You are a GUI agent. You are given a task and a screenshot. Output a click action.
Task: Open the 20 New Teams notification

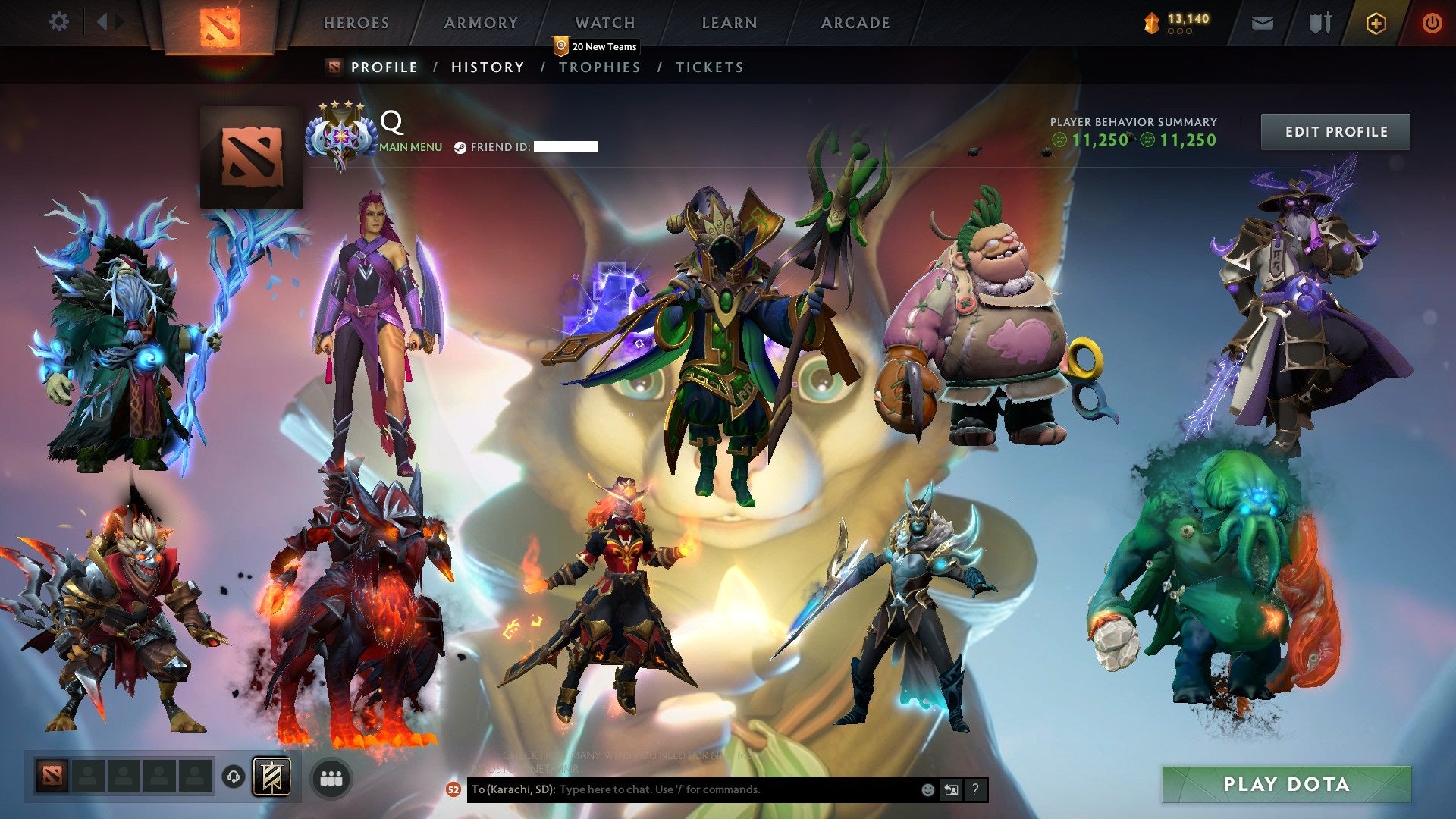[x=596, y=46]
